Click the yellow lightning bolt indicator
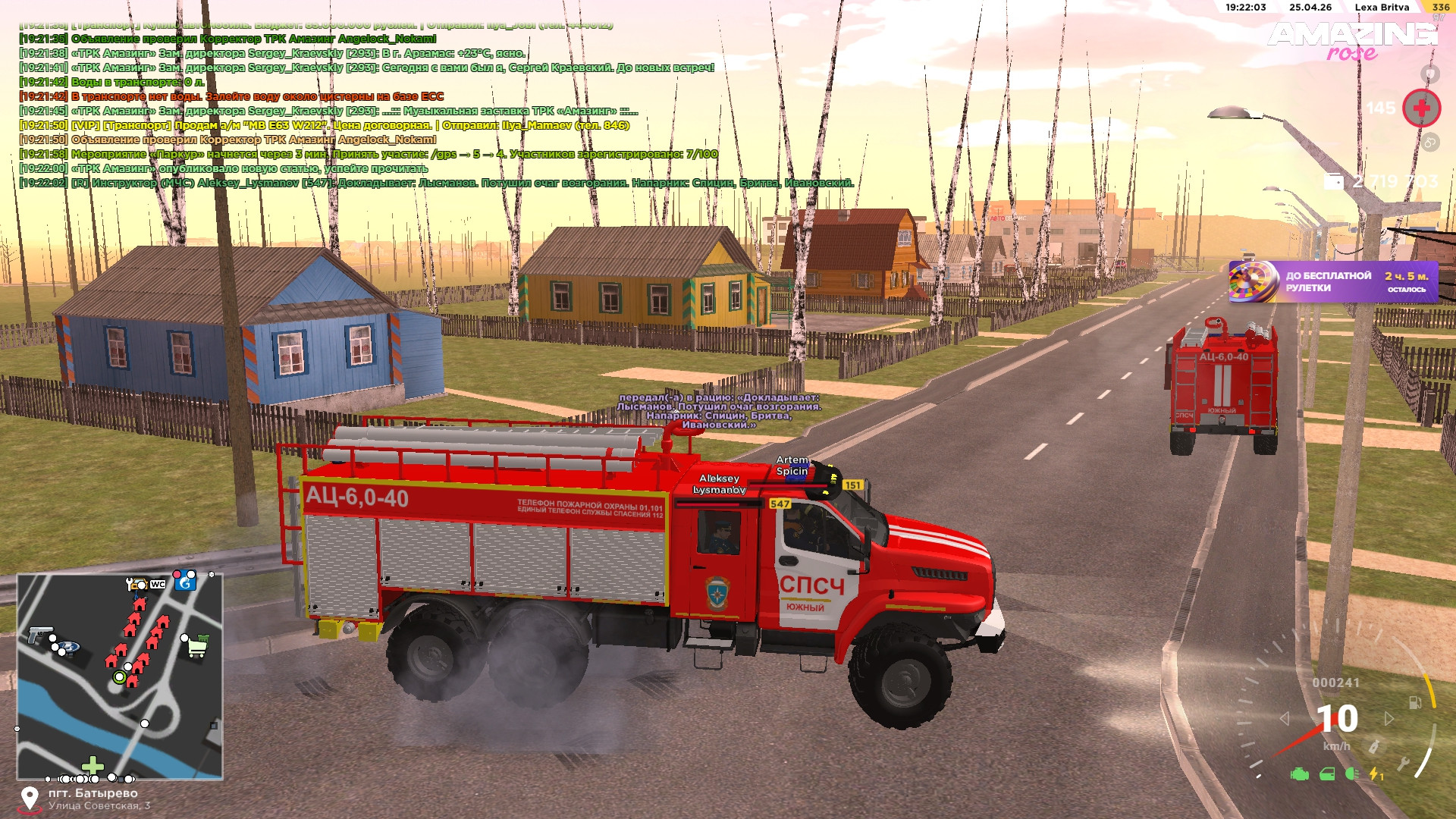Image resolution: width=1456 pixels, height=819 pixels. 1375,774
